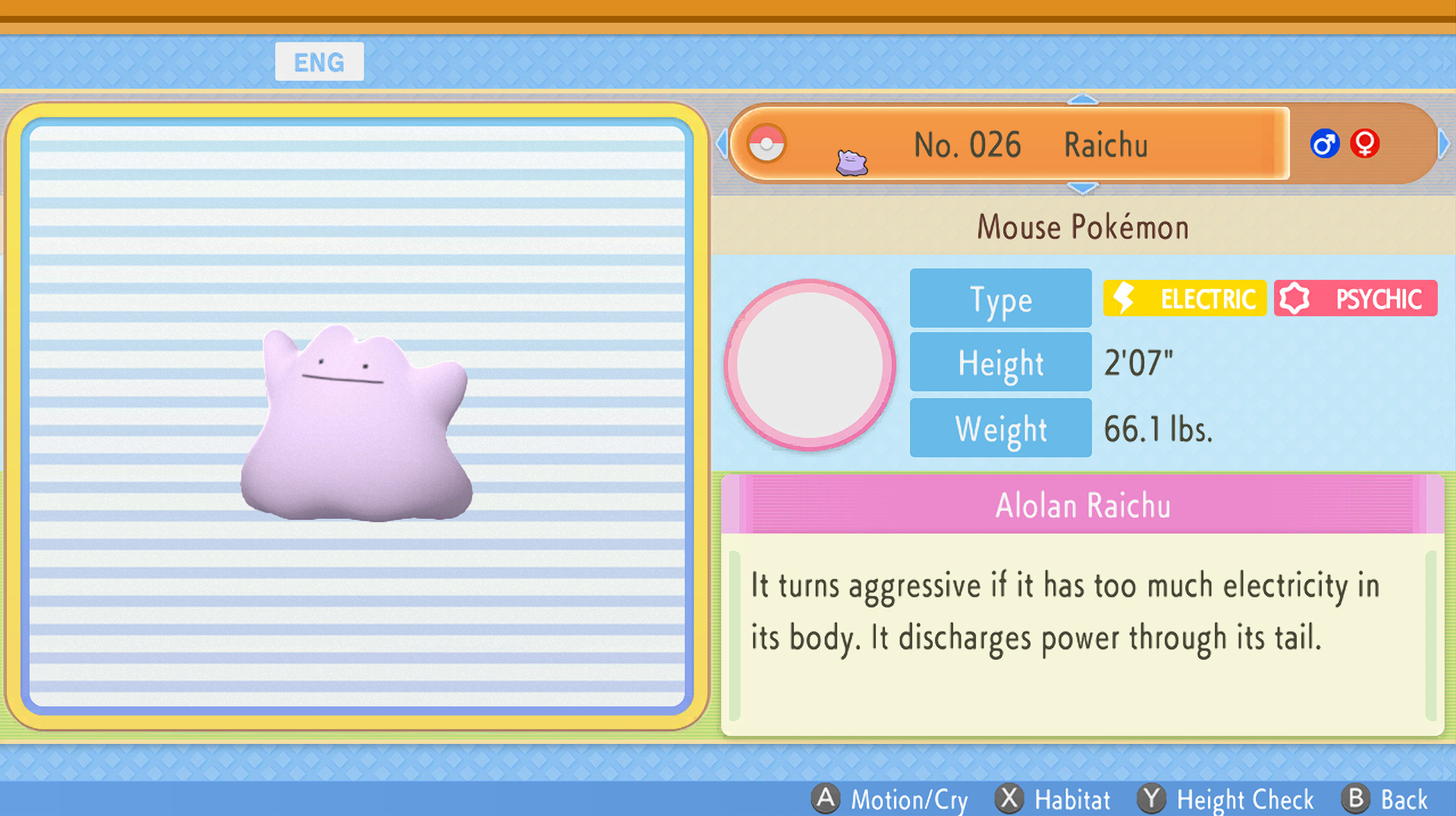The height and width of the screenshot is (816, 1456).
Task: Go to the previous form with left arrow
Action: click(722, 143)
